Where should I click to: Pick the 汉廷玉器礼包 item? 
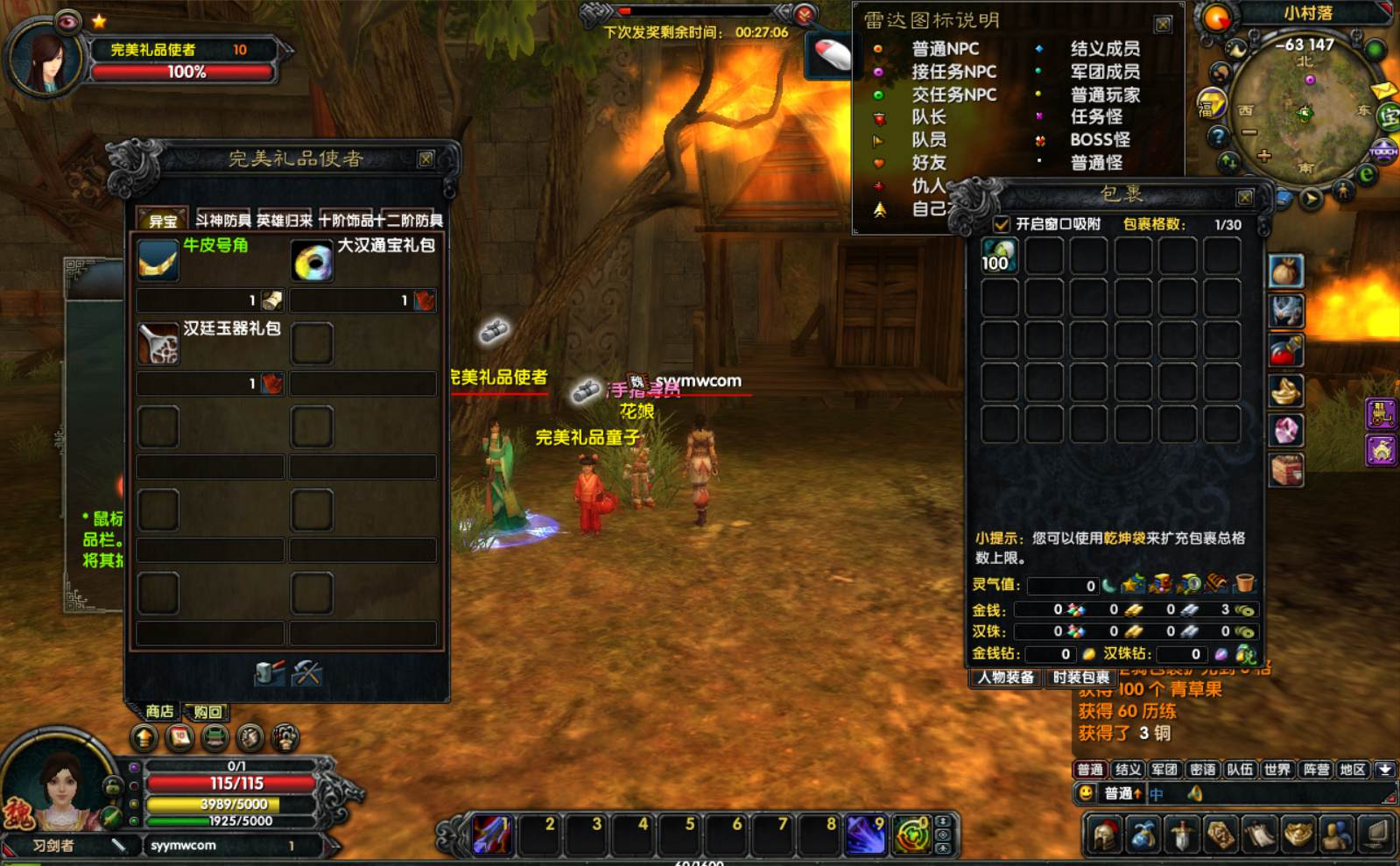tap(158, 342)
